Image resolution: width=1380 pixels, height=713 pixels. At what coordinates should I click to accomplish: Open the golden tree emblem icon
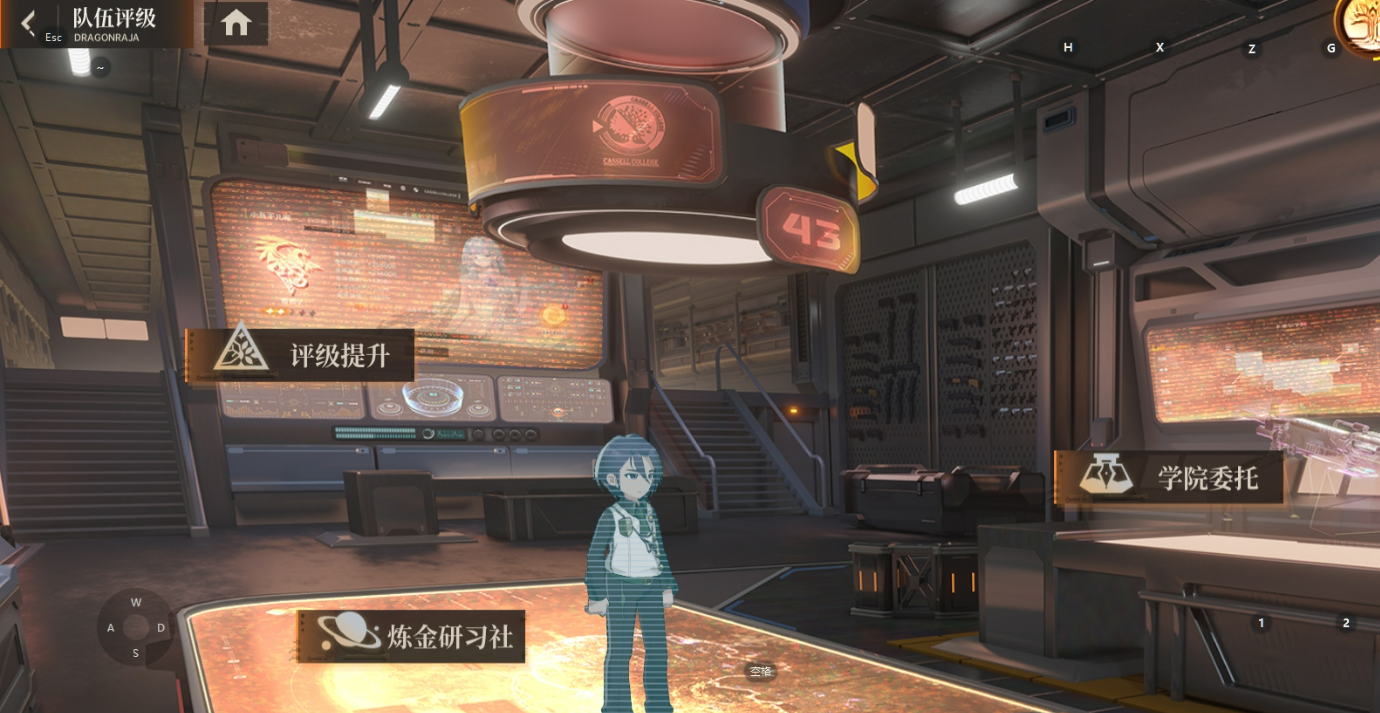(x=1362, y=22)
